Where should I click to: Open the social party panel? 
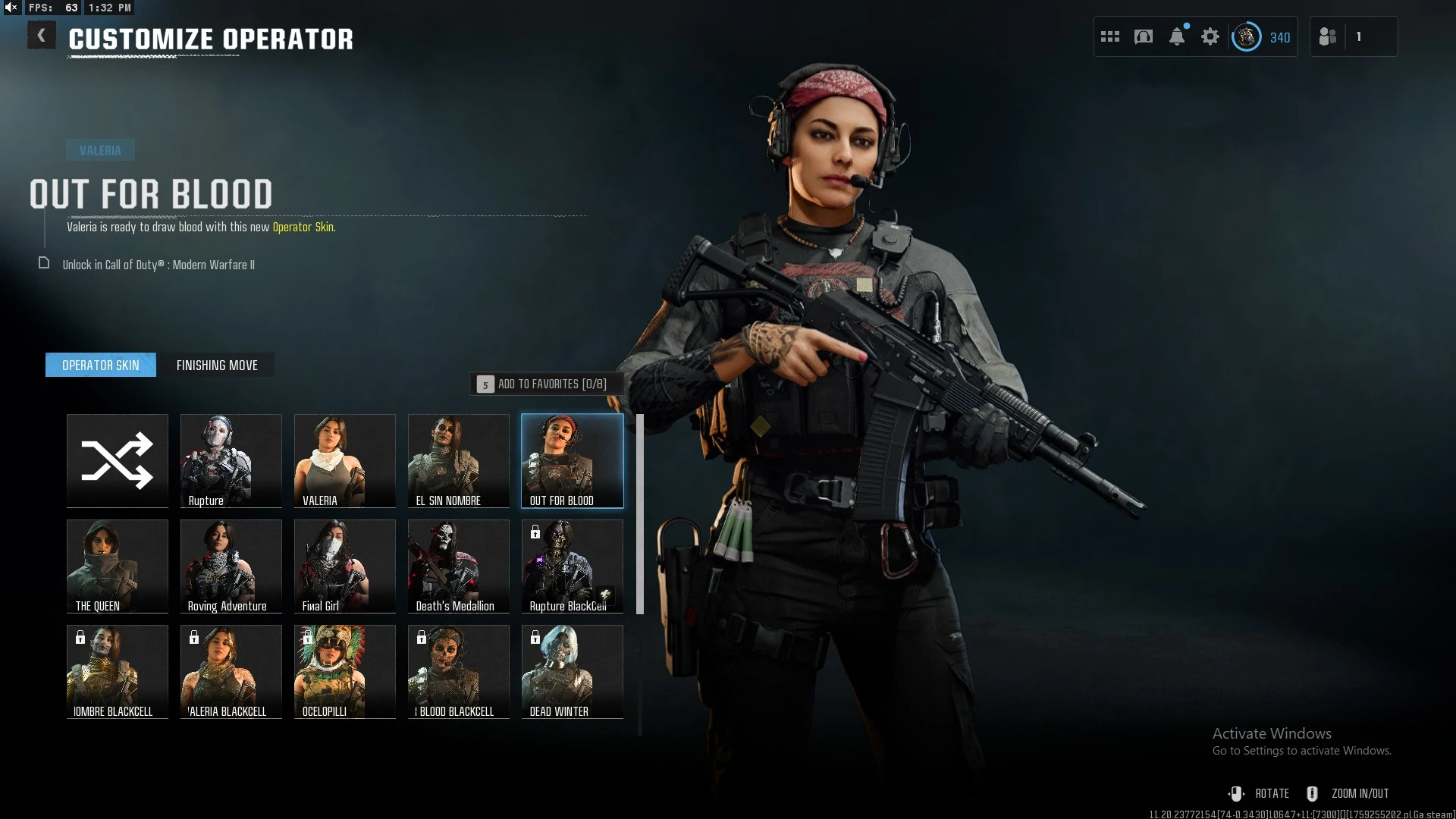point(1329,36)
